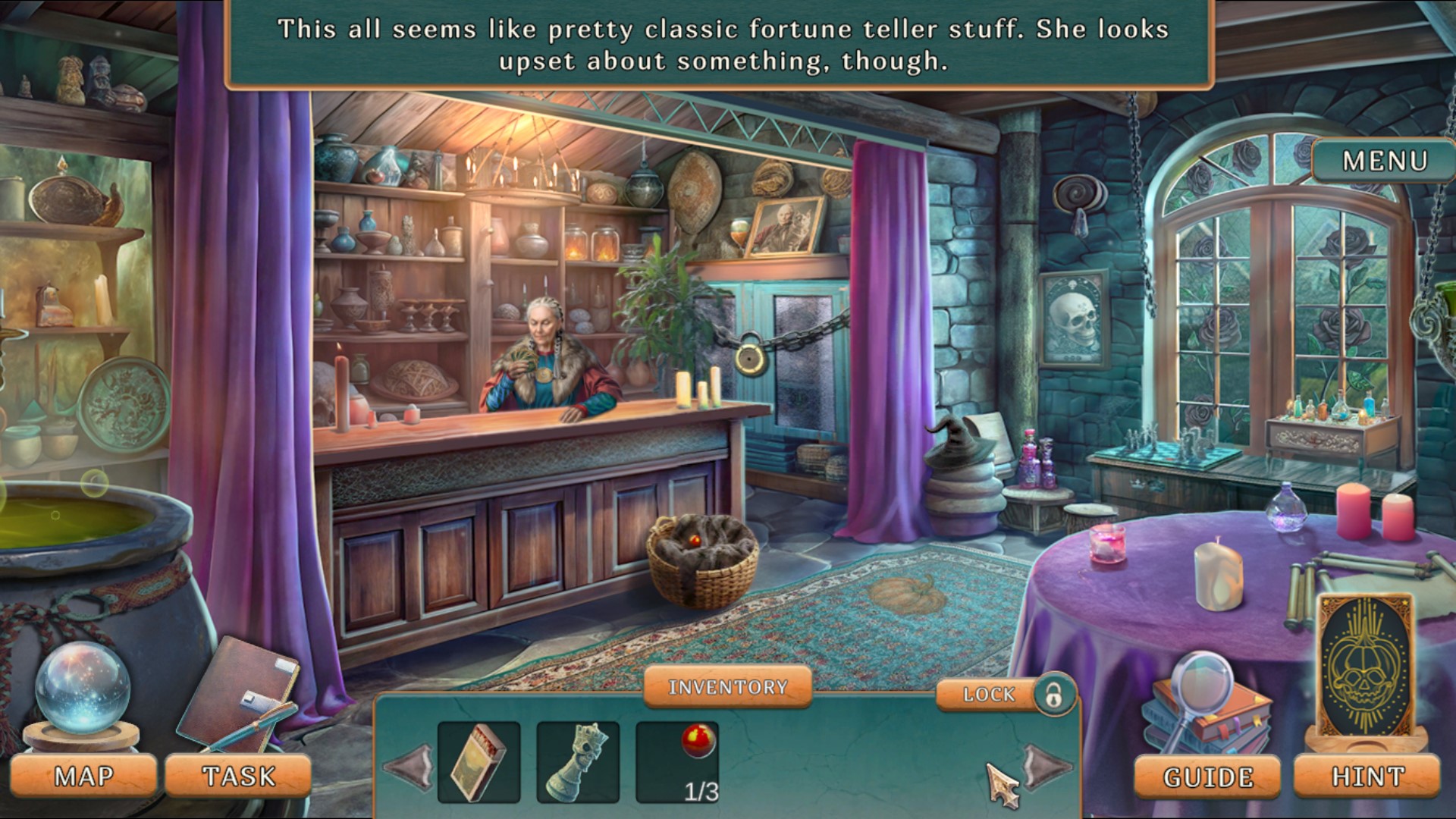Viewport: 1456px width, 819px height.
Task: Dismiss the fortune teller dialogue text box
Action: click(x=719, y=44)
